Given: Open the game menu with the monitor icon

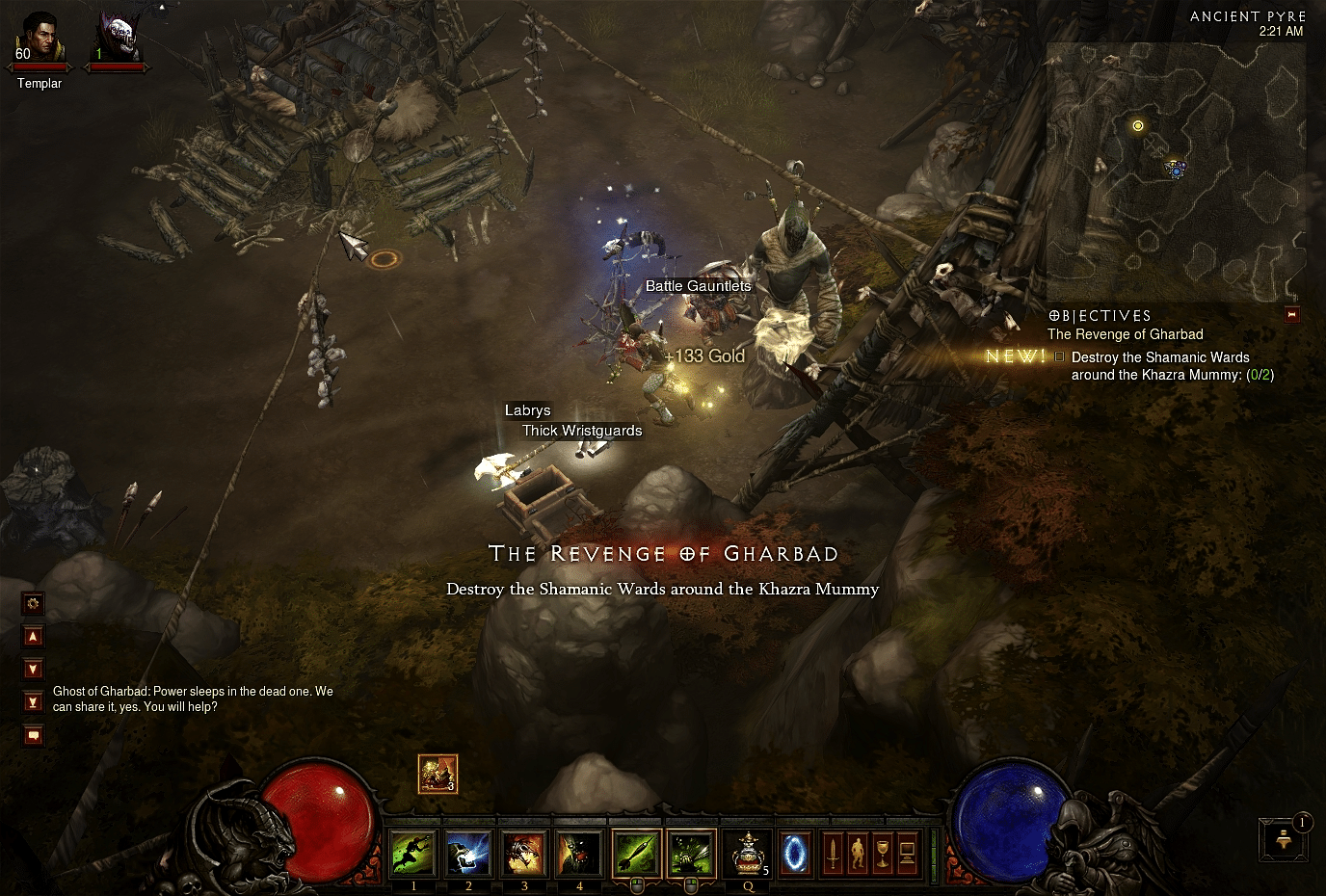Looking at the screenshot, I should coord(908,853).
